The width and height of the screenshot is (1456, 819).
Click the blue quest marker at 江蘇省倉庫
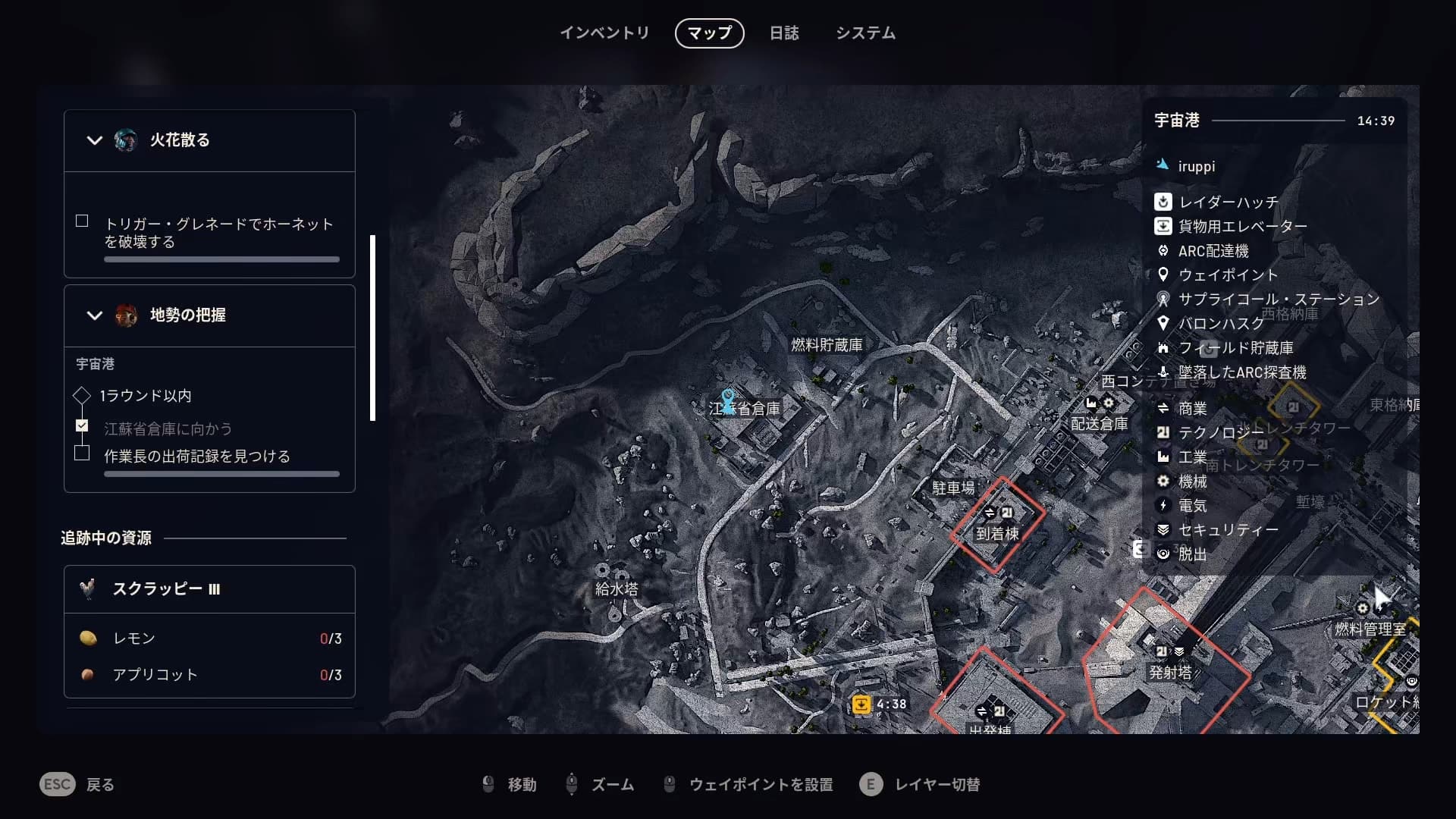[x=728, y=400]
